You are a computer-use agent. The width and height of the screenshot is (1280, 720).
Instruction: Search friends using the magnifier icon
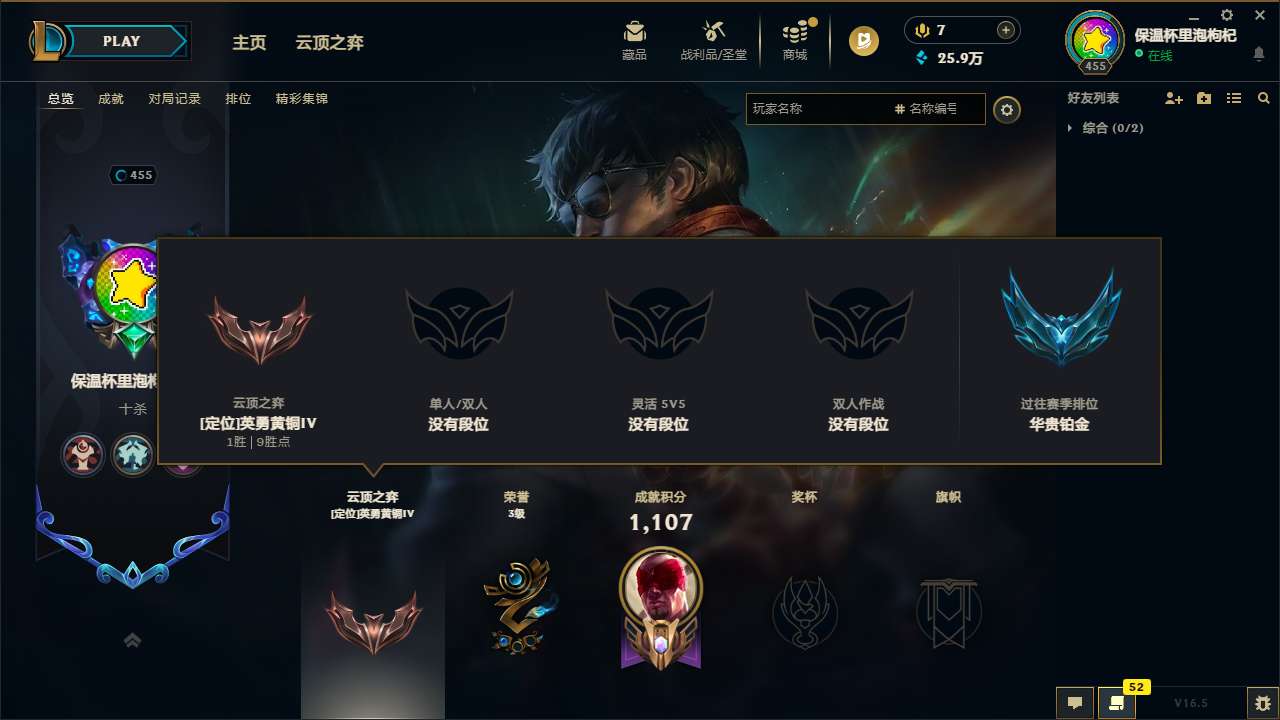coord(1263,98)
